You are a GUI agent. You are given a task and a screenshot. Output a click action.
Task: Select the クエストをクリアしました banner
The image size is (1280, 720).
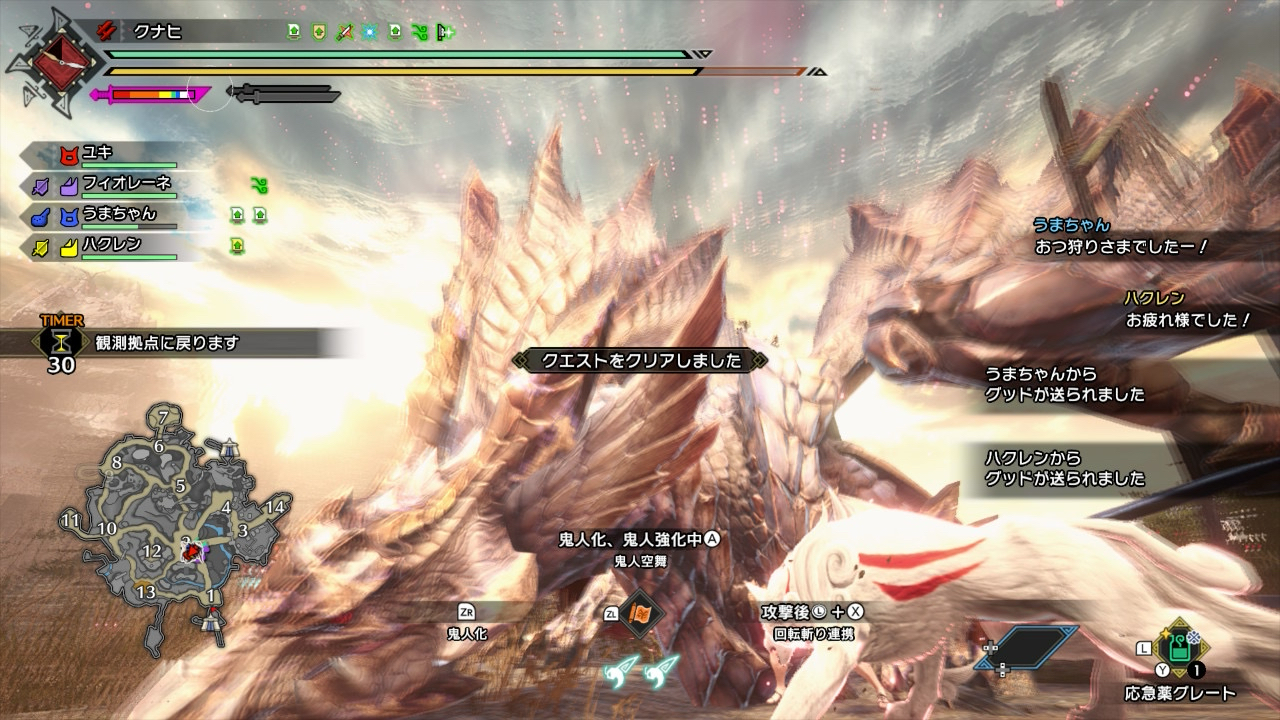640,361
